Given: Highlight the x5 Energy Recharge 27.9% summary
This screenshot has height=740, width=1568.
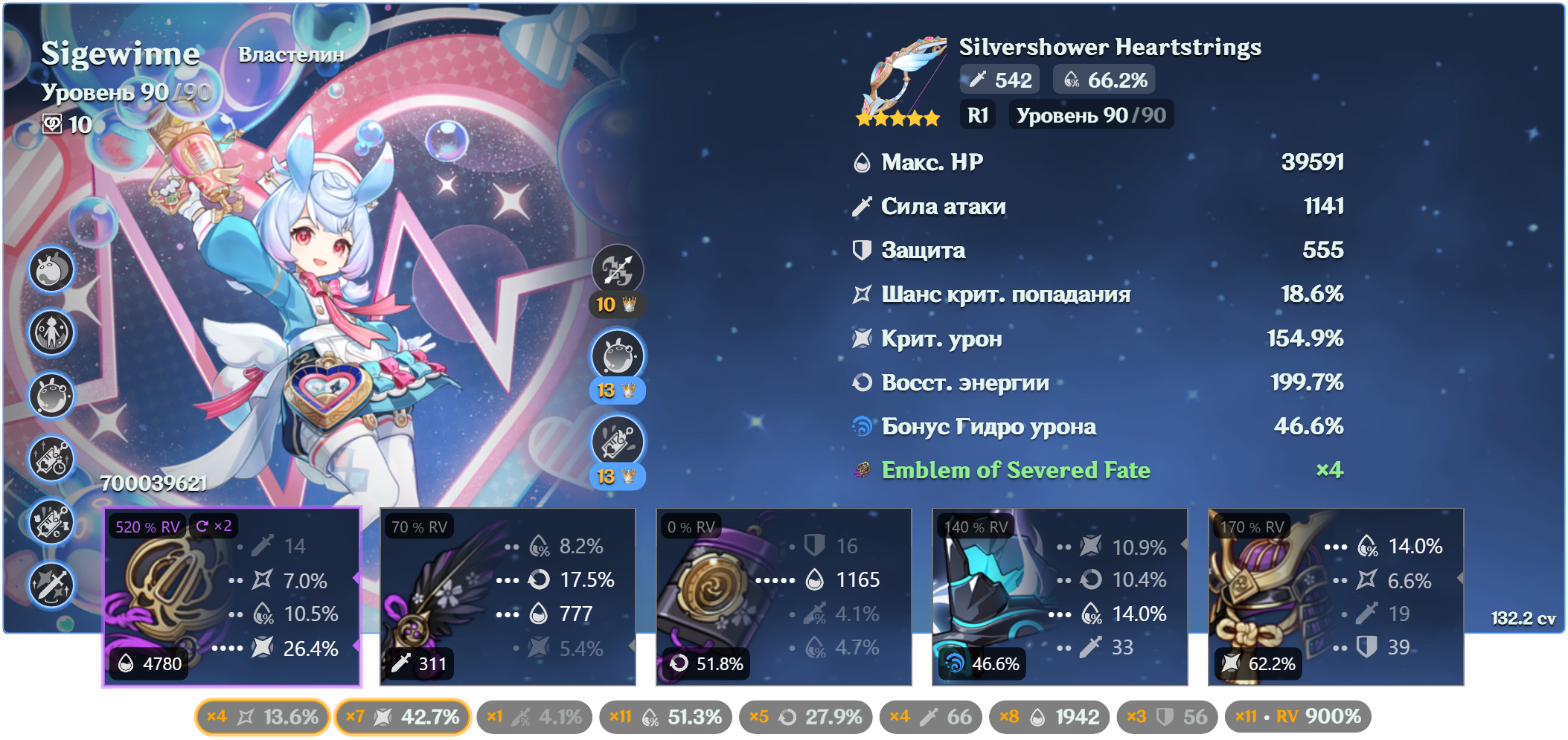Looking at the screenshot, I should [x=805, y=717].
